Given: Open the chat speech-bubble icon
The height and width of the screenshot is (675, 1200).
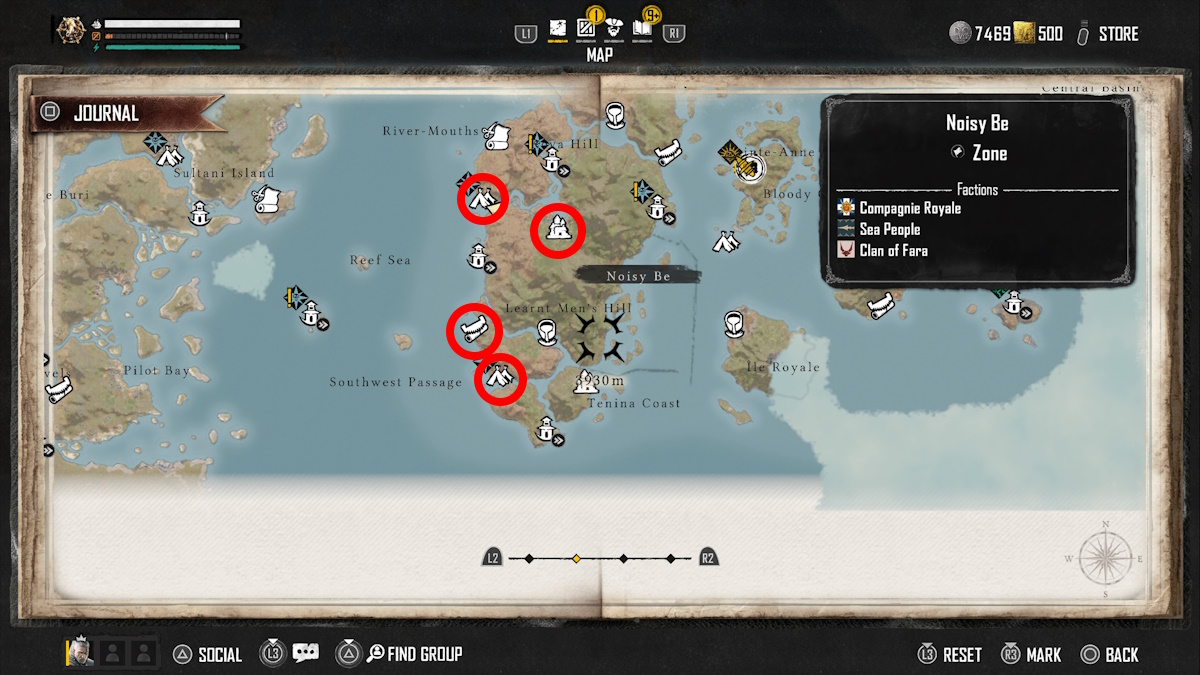Looking at the screenshot, I should 306,654.
